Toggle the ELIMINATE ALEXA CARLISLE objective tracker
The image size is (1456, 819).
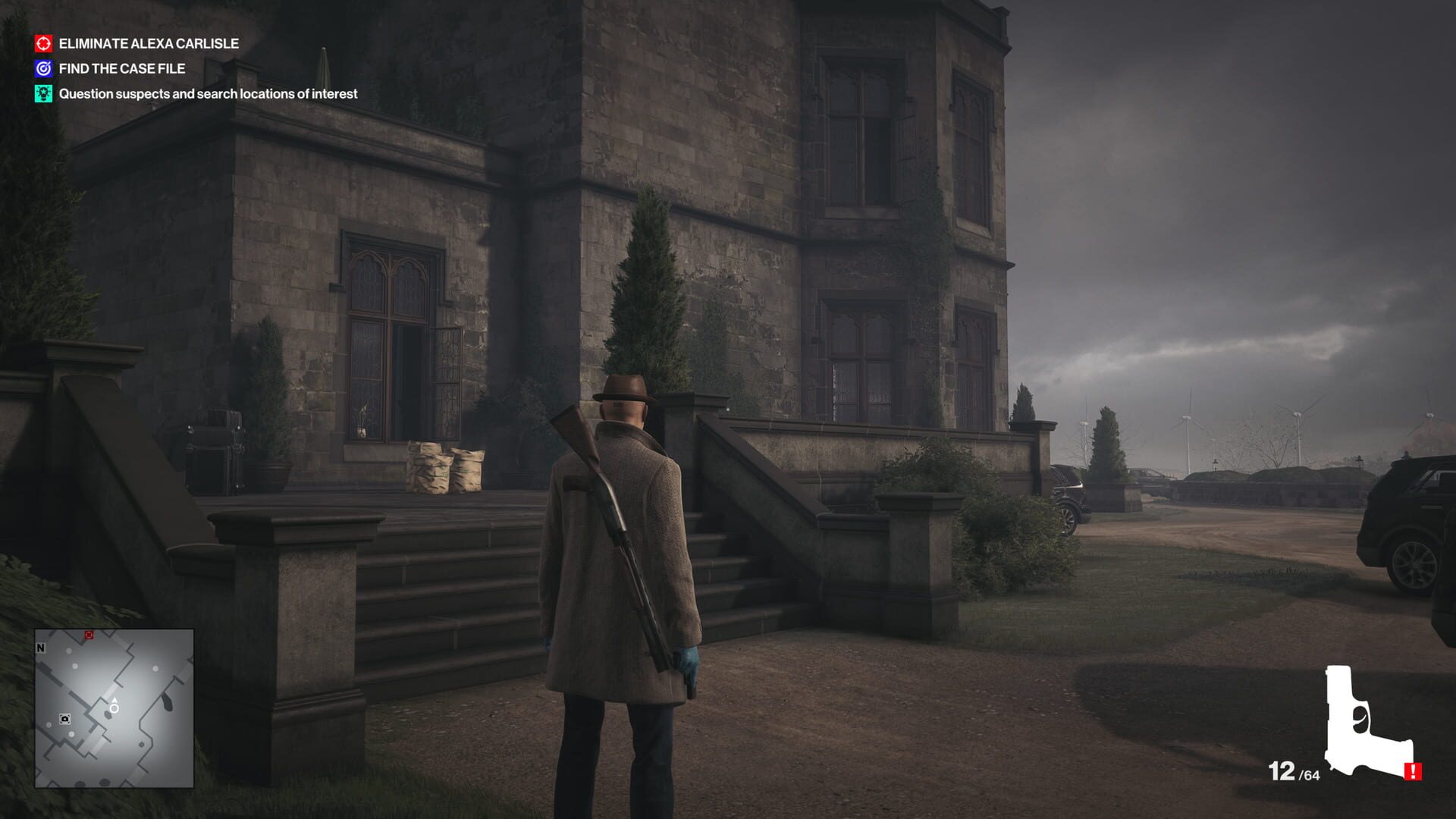coord(149,44)
